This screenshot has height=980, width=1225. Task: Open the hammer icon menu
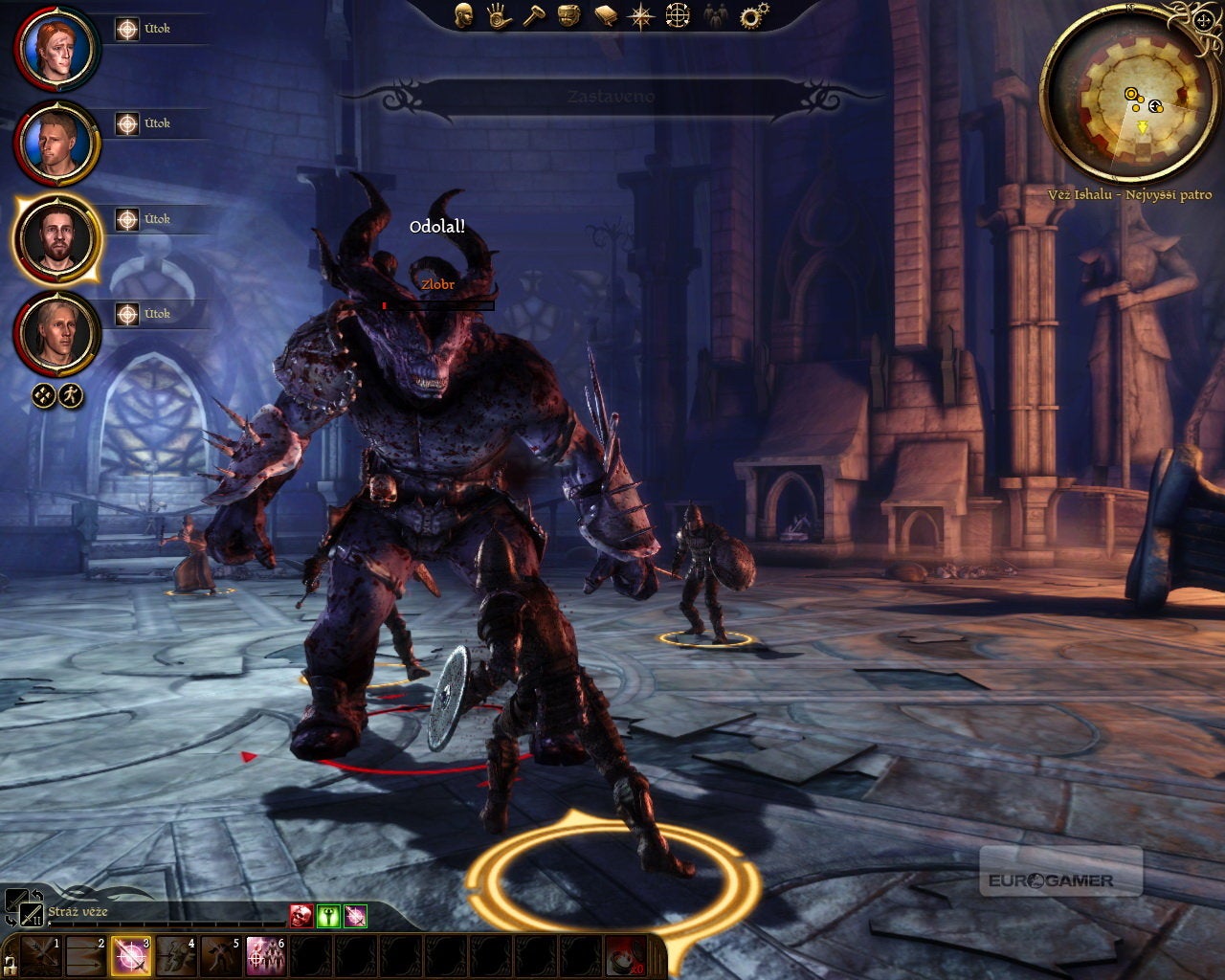pos(533,15)
